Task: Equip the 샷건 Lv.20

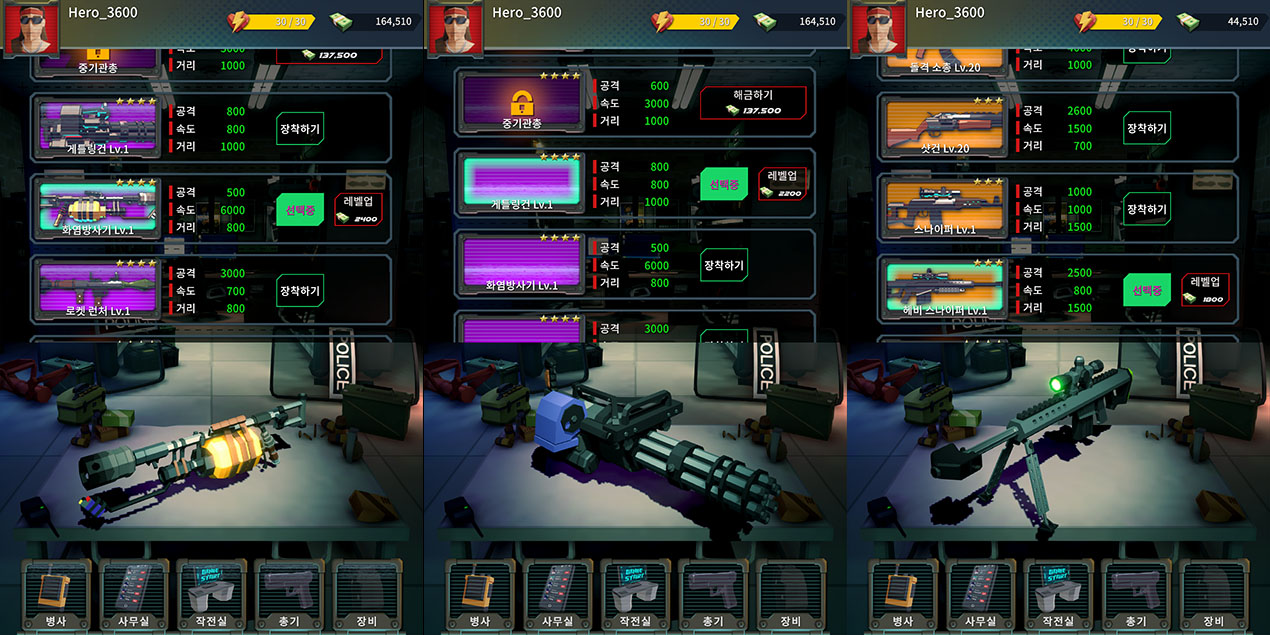Action: pos(1146,128)
